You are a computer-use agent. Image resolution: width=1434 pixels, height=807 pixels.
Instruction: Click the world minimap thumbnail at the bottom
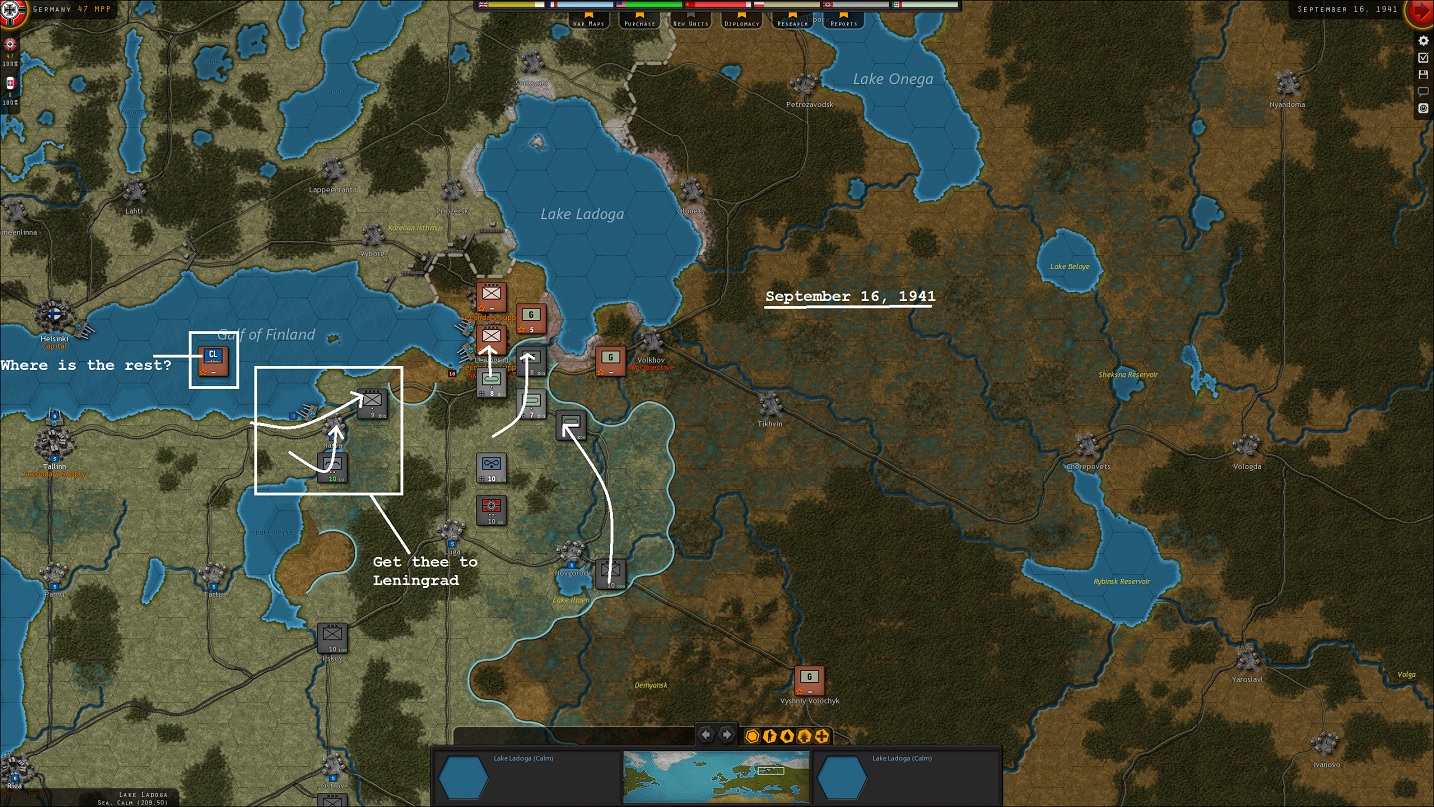pos(715,775)
